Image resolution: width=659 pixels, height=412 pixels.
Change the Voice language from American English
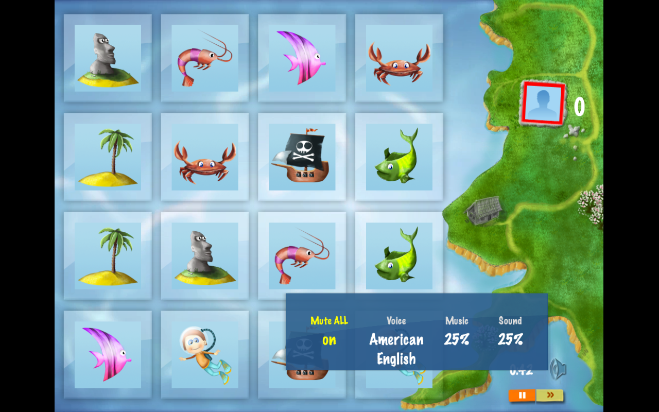pyautogui.click(x=396, y=348)
